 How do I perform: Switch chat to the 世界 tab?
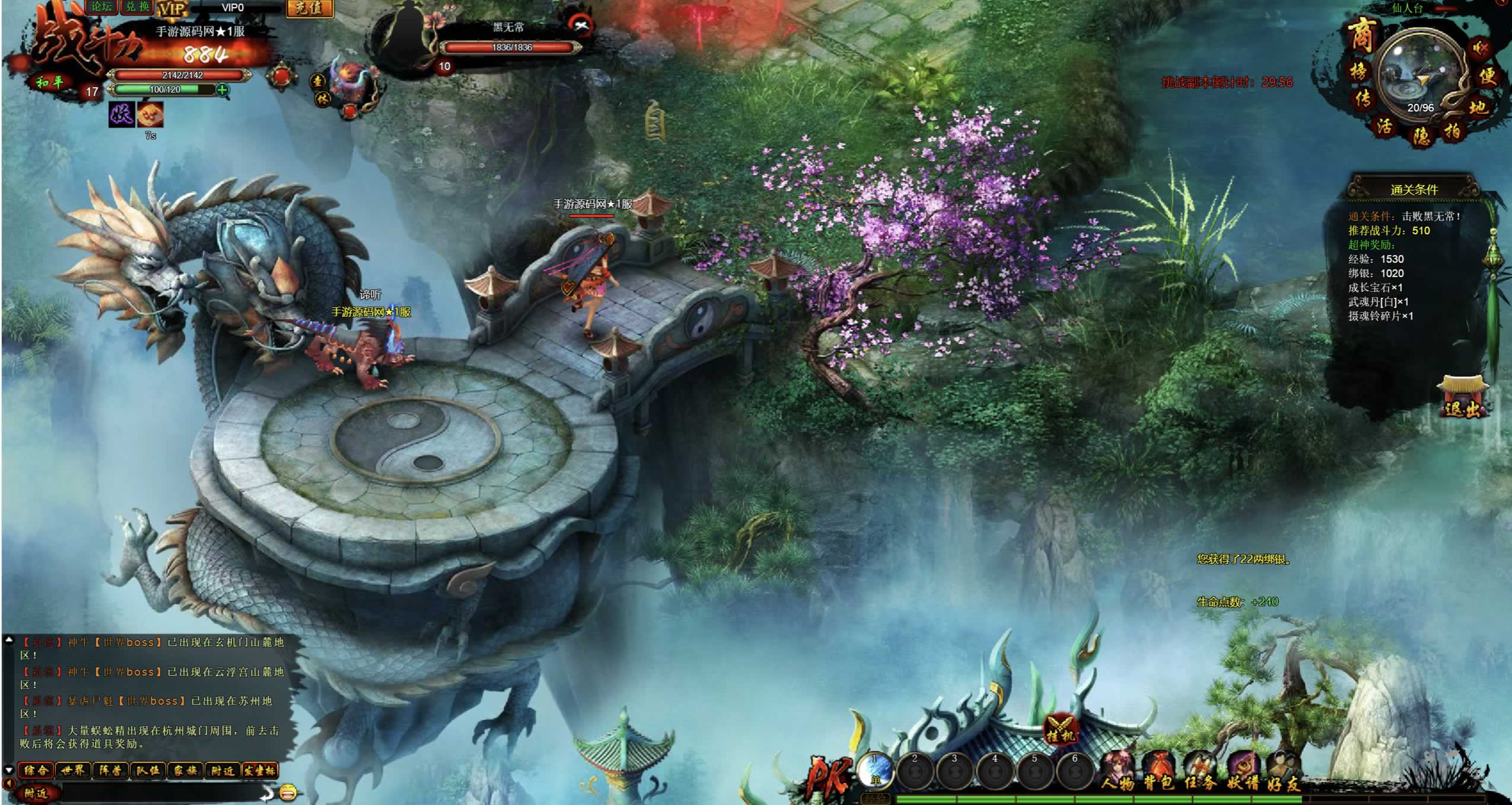[x=73, y=771]
